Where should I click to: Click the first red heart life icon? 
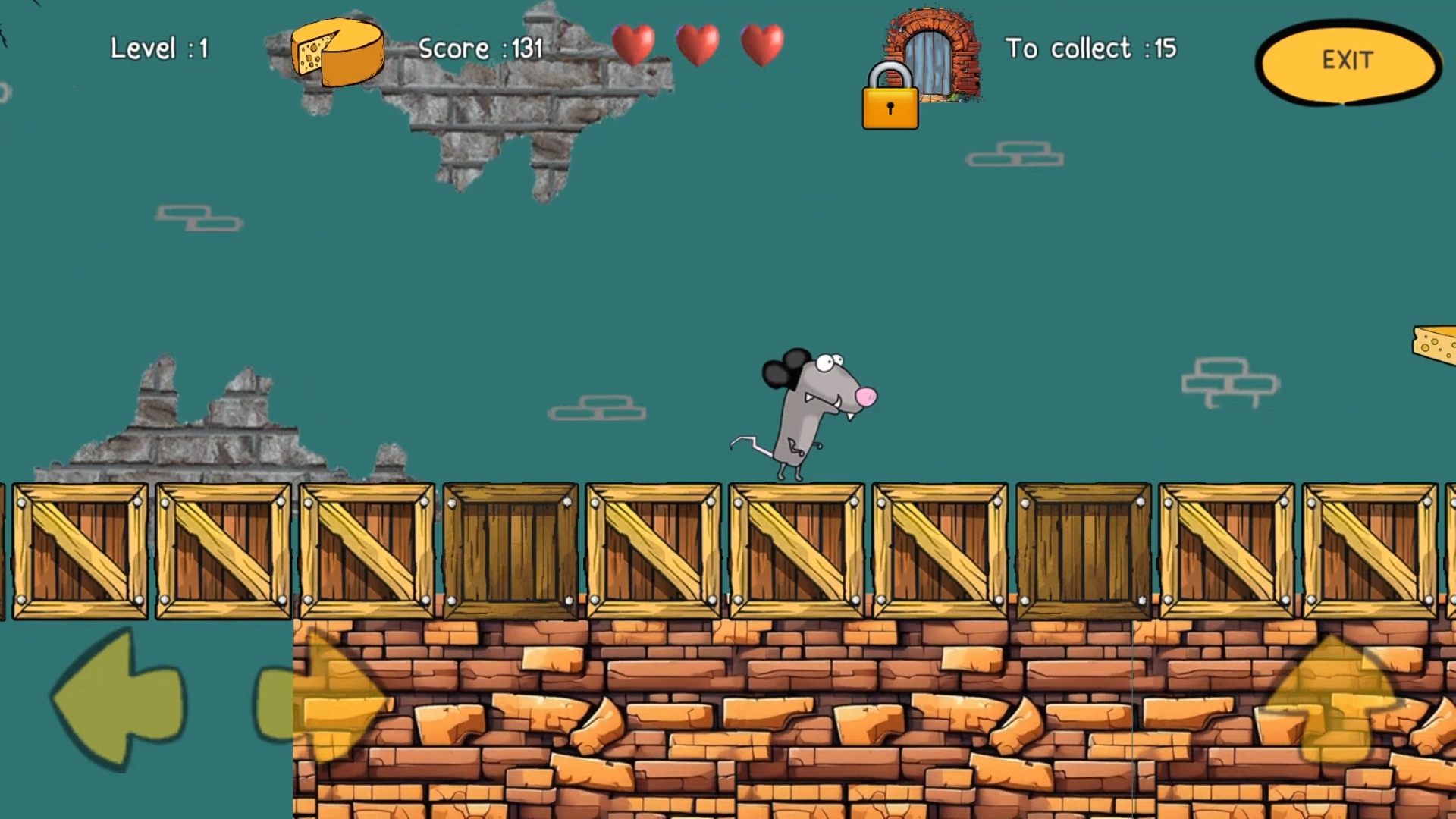pos(634,44)
